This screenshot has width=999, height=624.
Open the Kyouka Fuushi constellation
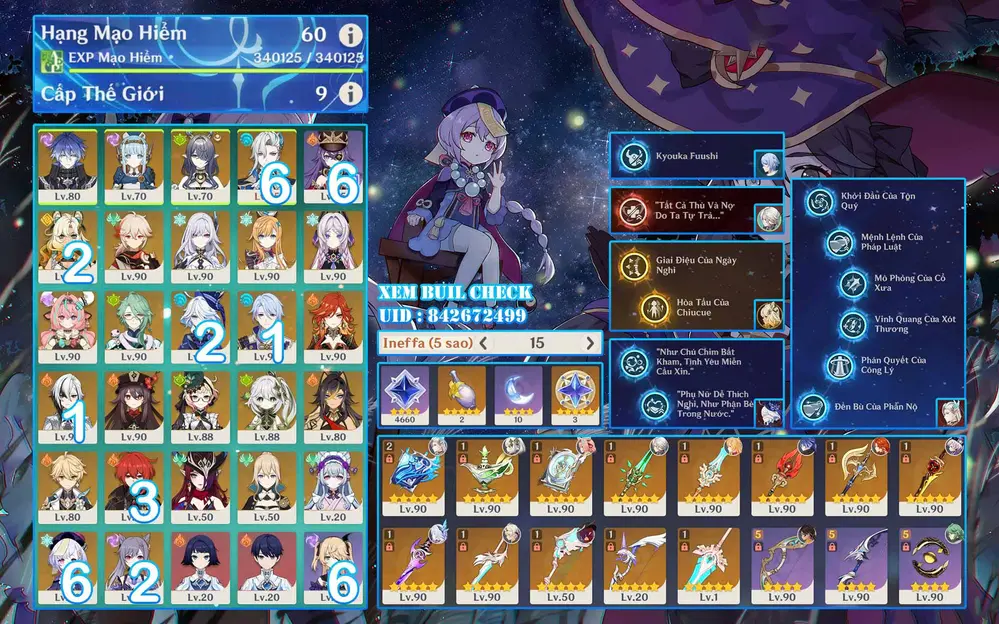pos(631,156)
